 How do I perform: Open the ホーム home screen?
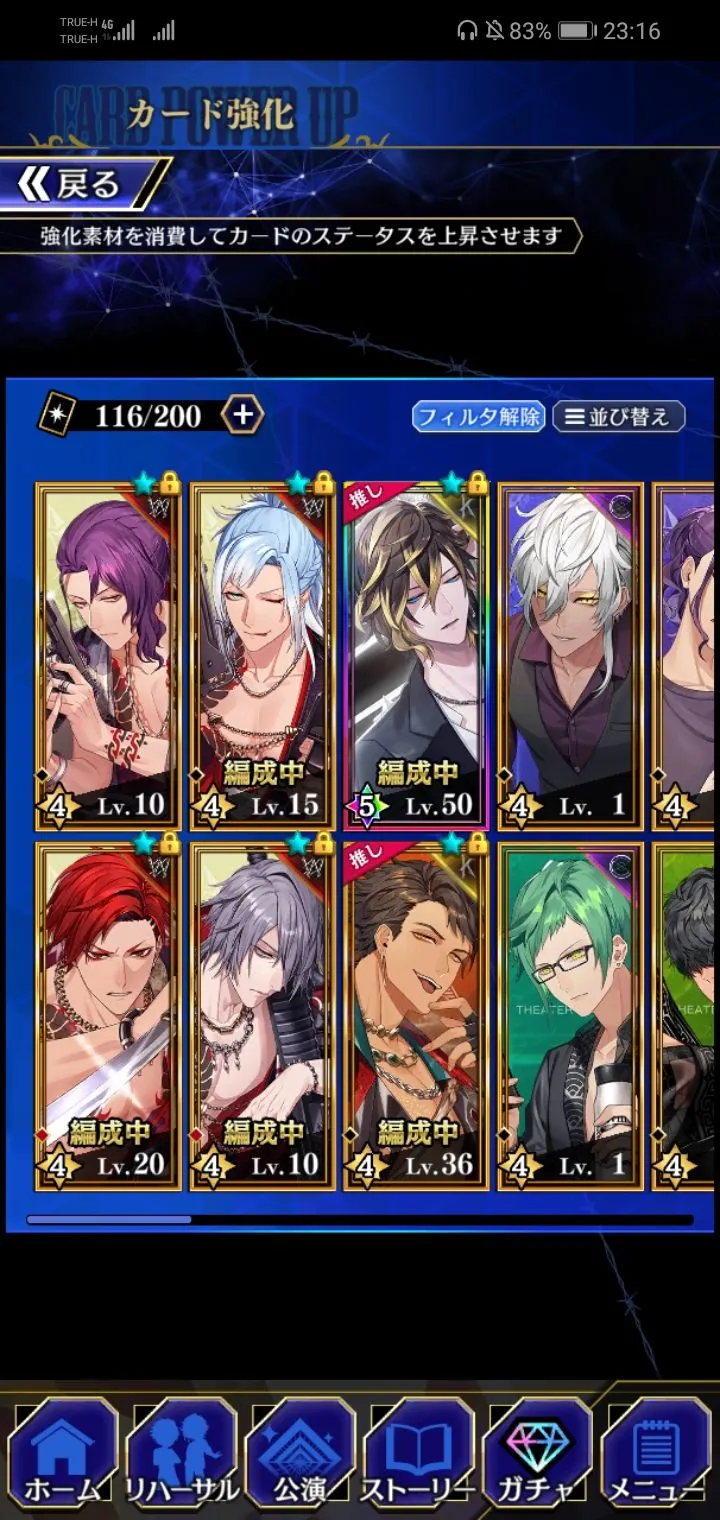62,1455
